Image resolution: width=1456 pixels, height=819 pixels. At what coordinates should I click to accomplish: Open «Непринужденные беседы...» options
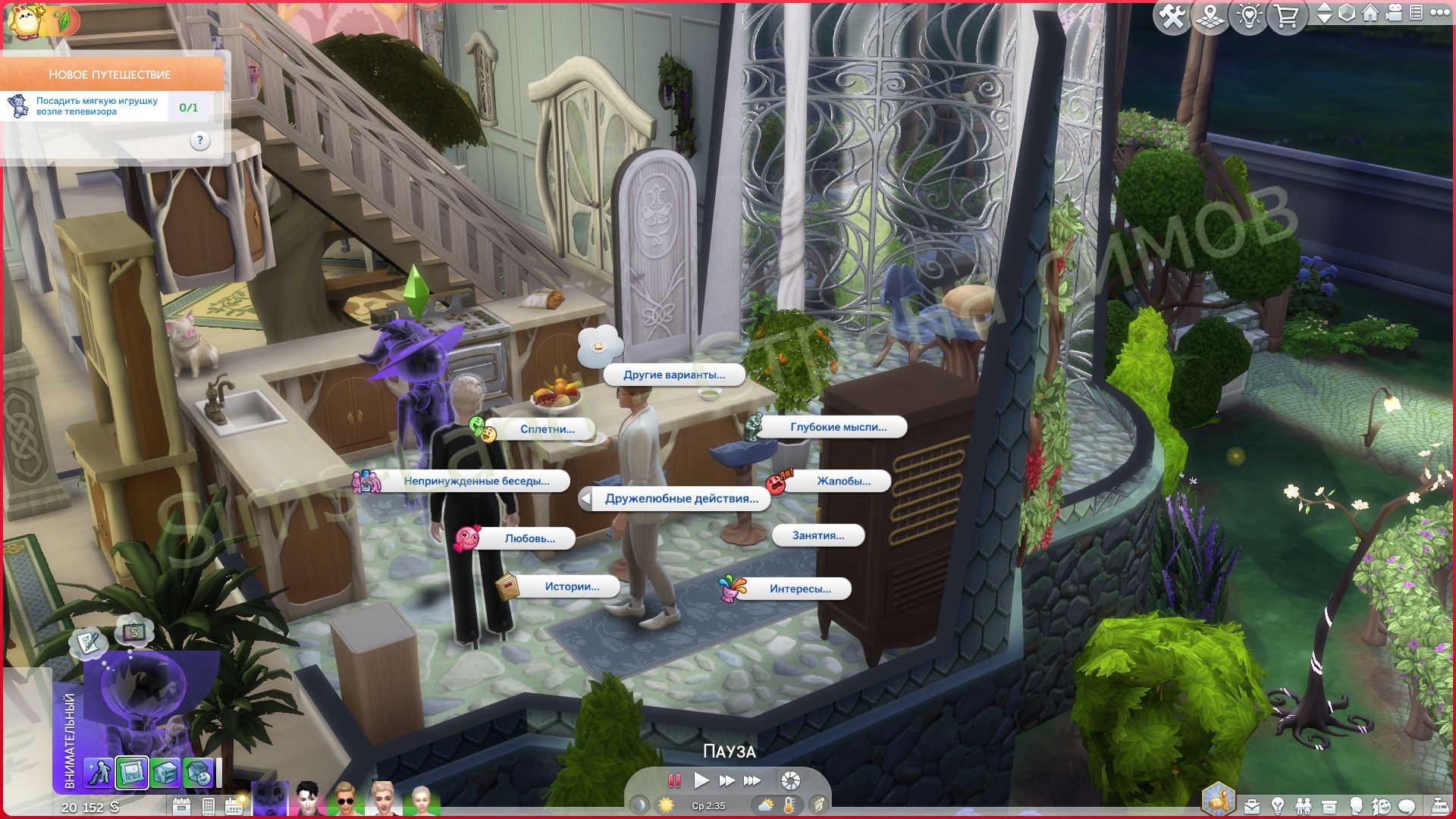tap(476, 481)
